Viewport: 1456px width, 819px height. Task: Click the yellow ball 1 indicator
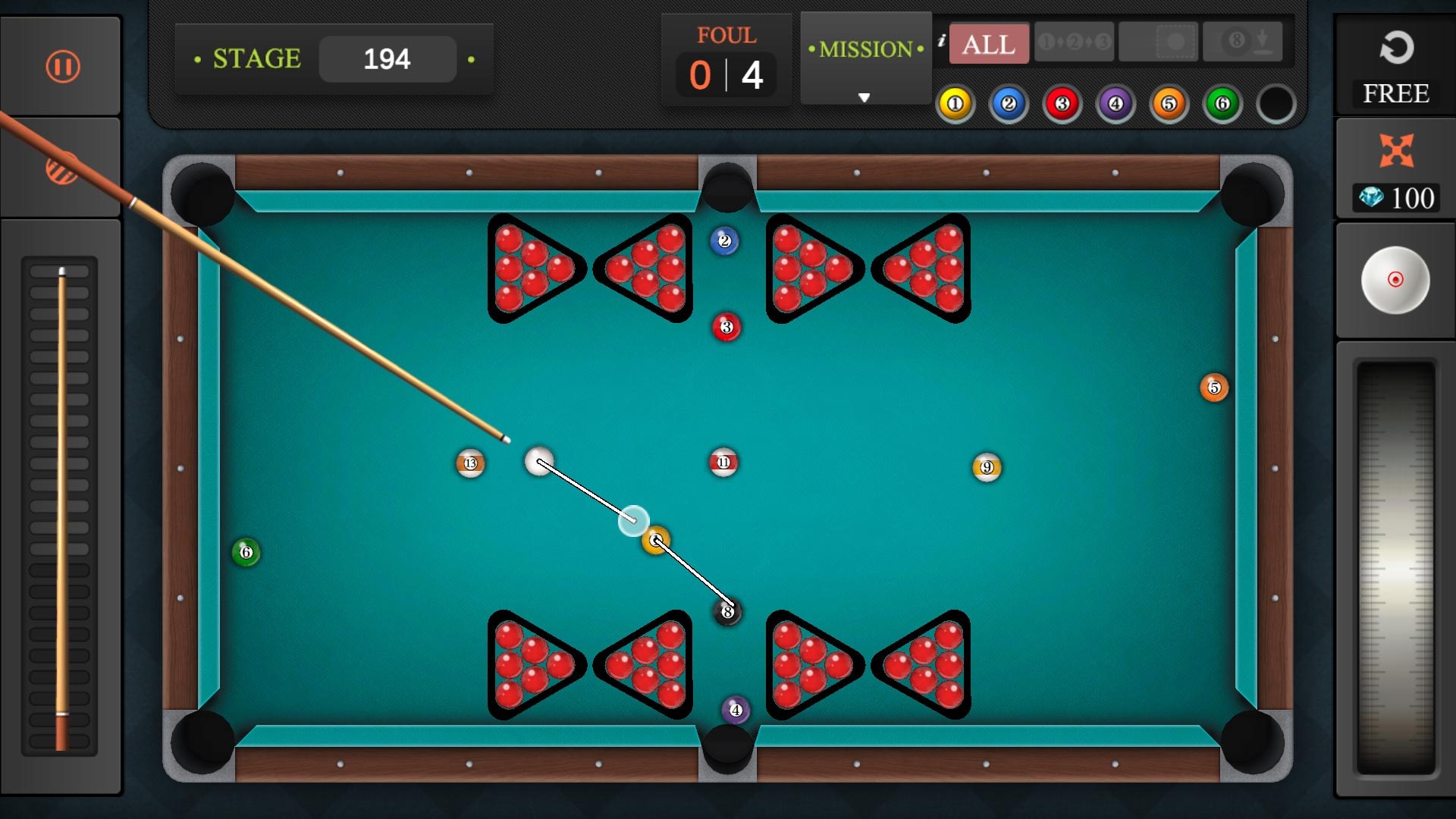click(x=955, y=103)
